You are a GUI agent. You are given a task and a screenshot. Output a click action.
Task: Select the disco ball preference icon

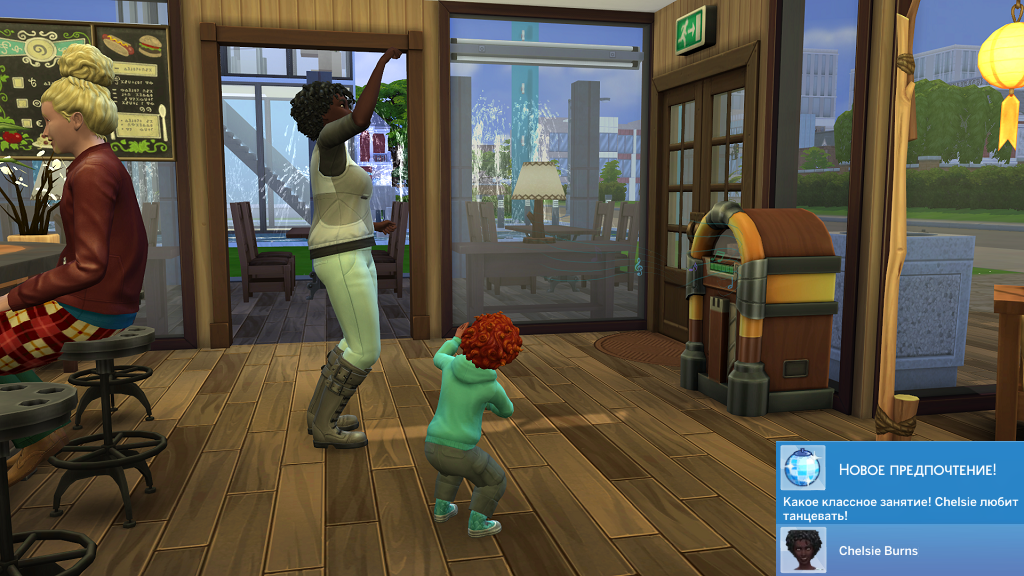pyautogui.click(x=802, y=468)
